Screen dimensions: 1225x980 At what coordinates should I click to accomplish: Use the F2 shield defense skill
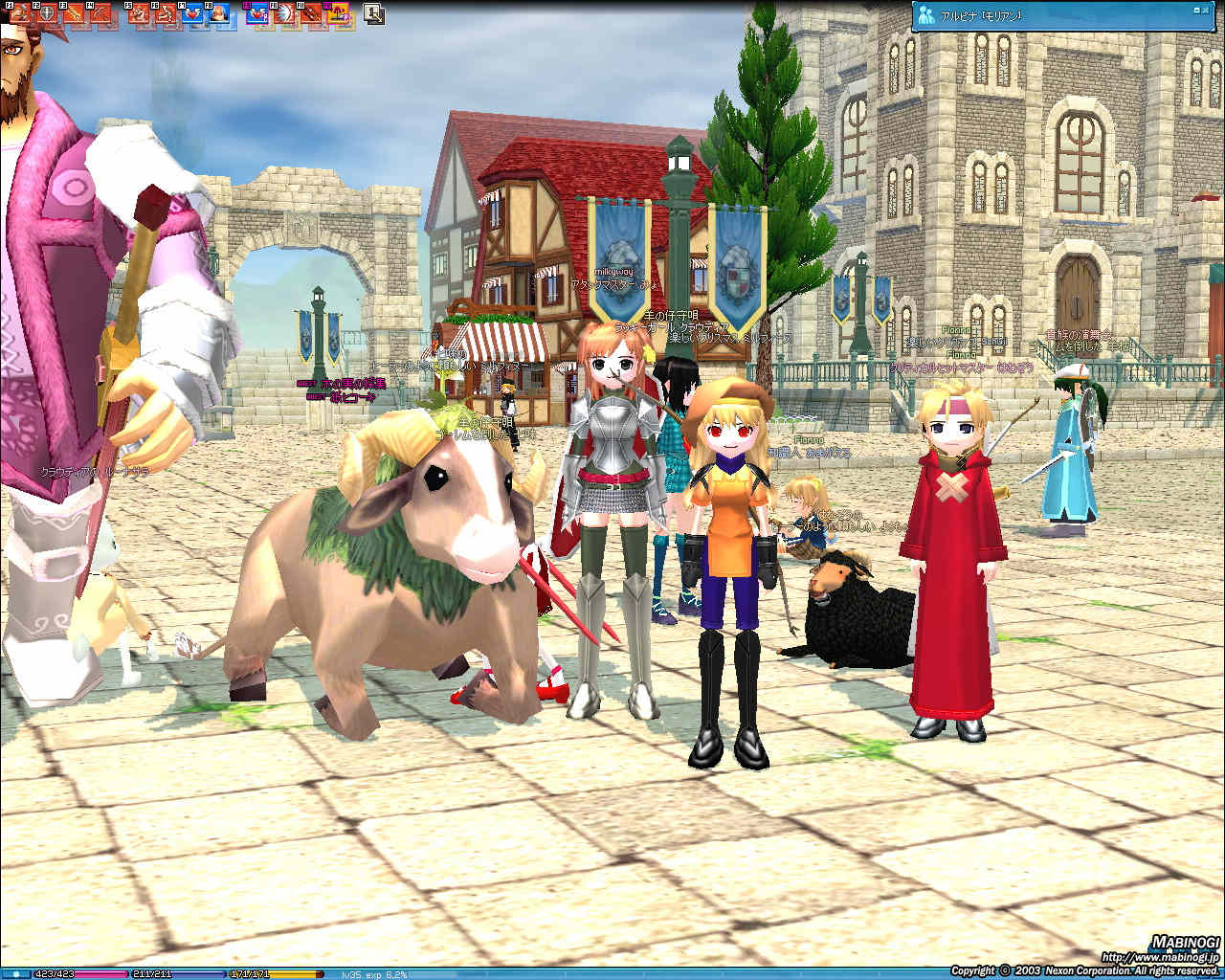46,13
